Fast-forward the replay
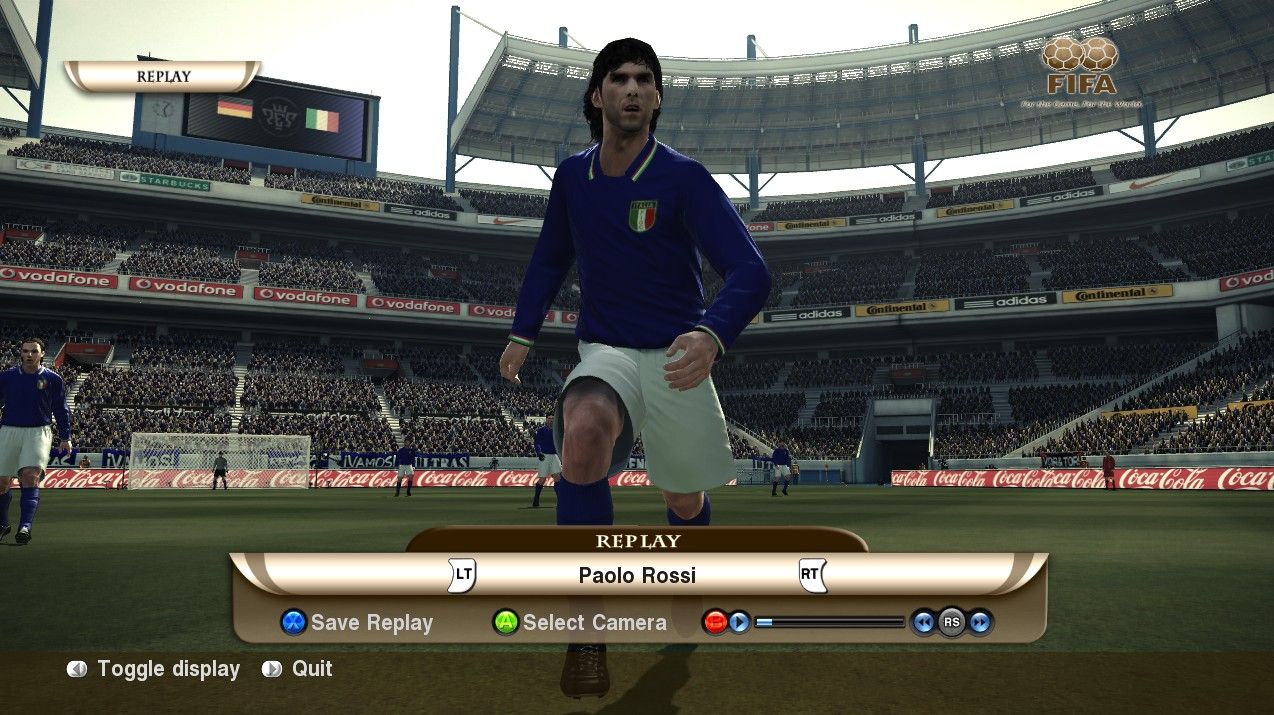 (980, 622)
